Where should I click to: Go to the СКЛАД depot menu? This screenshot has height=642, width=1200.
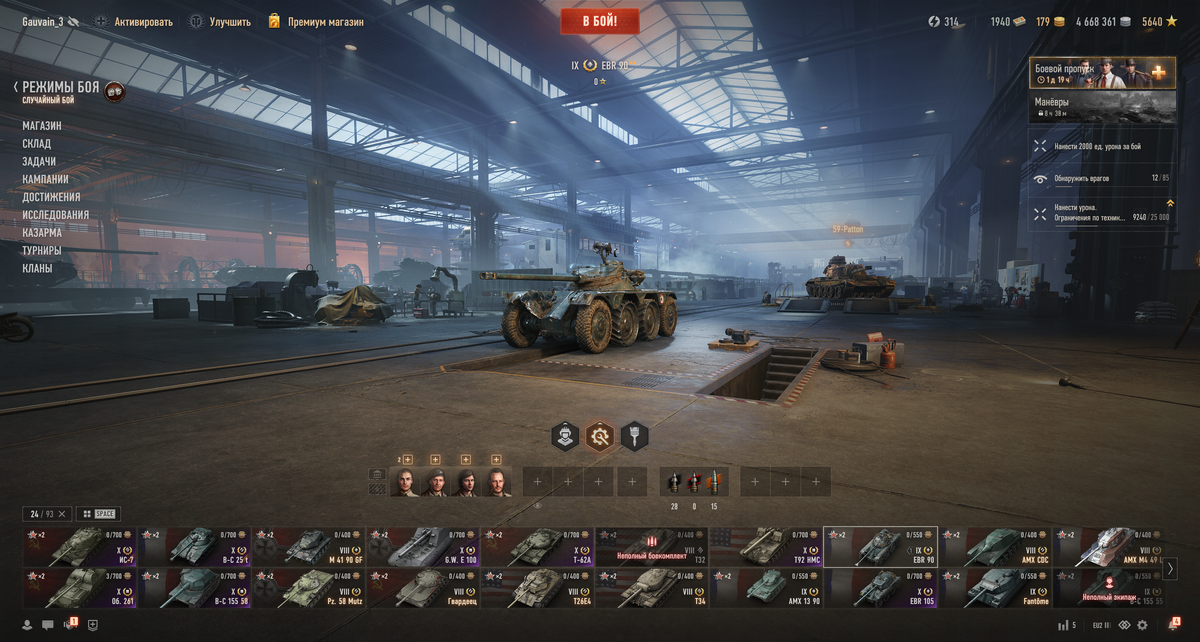point(37,144)
